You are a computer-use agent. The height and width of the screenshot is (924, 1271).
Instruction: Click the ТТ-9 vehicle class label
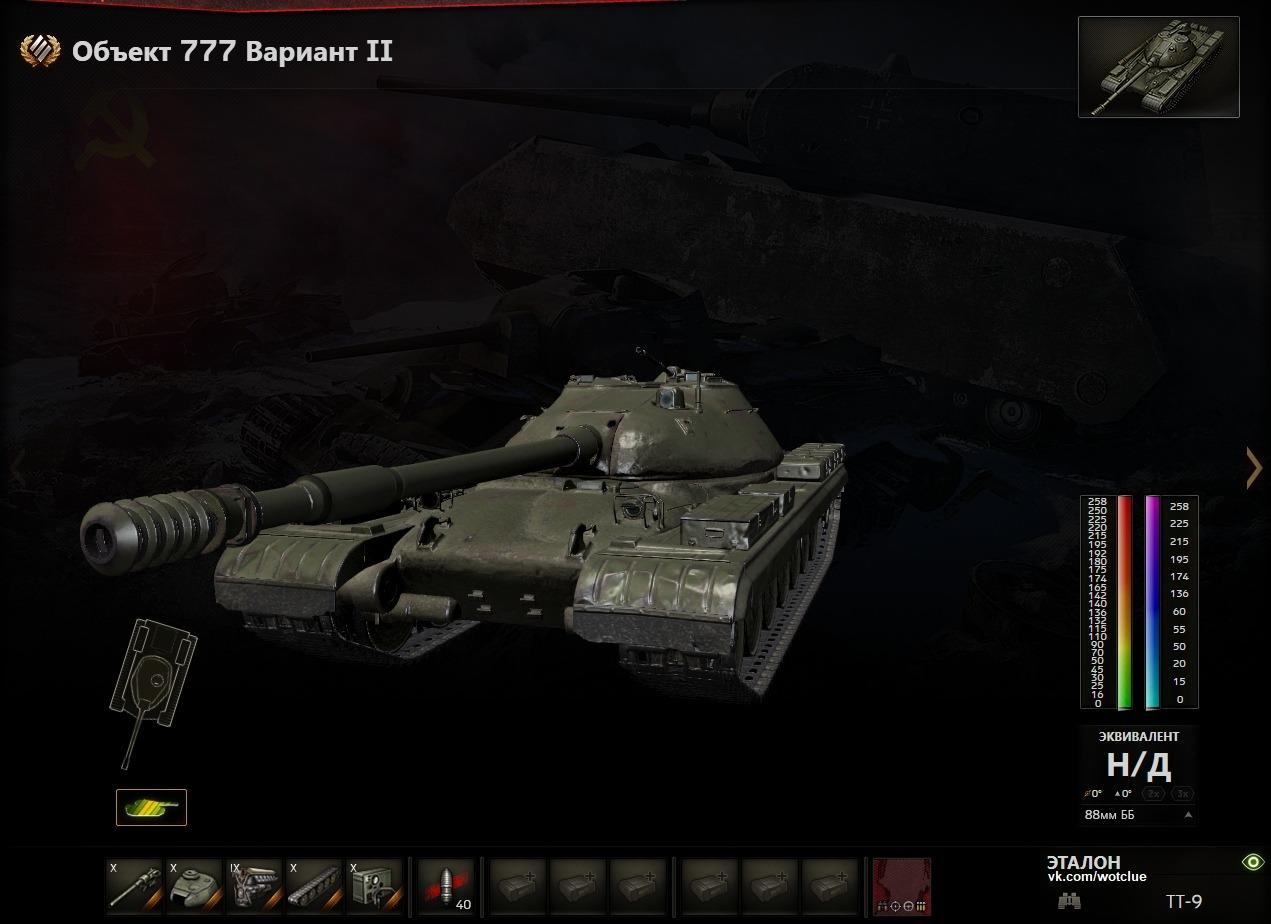coord(1184,902)
